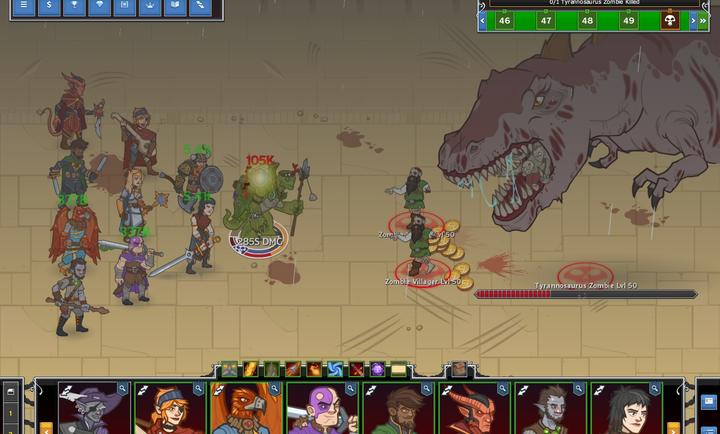Open the diamond gems button
This screenshot has height=434, width=720.
tap(98, 6)
